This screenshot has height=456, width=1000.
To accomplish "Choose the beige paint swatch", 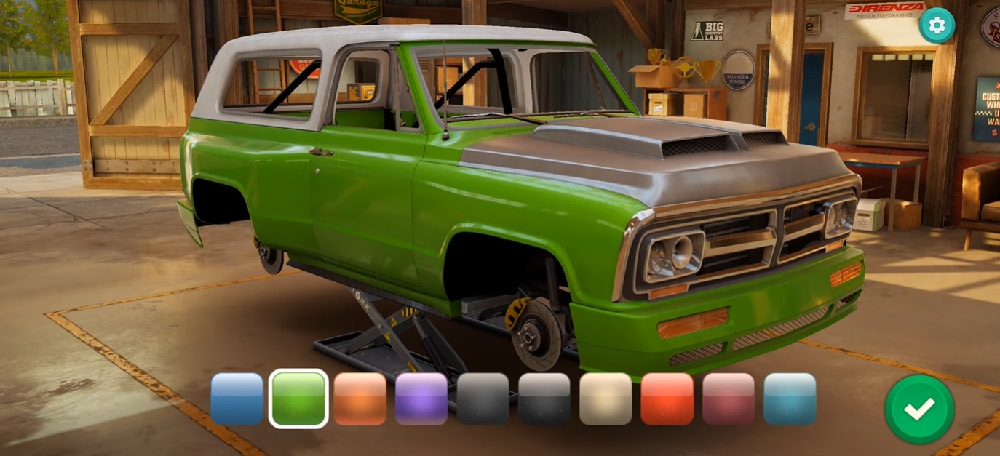I will [606, 398].
